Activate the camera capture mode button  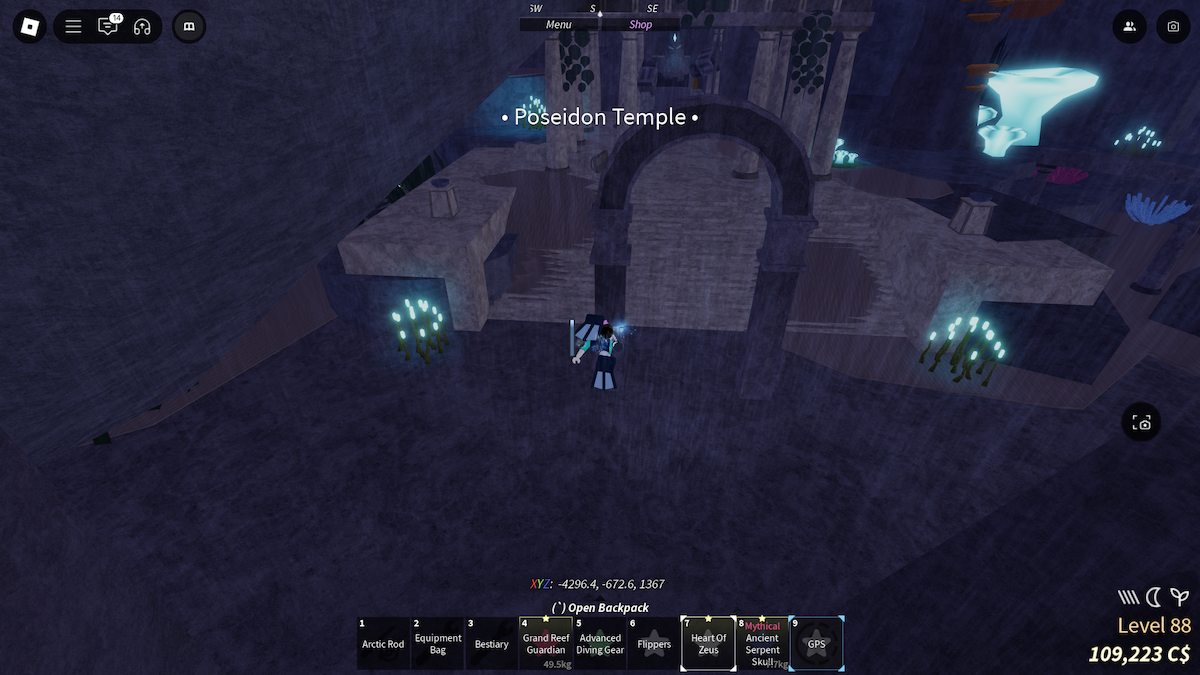(x=1142, y=423)
